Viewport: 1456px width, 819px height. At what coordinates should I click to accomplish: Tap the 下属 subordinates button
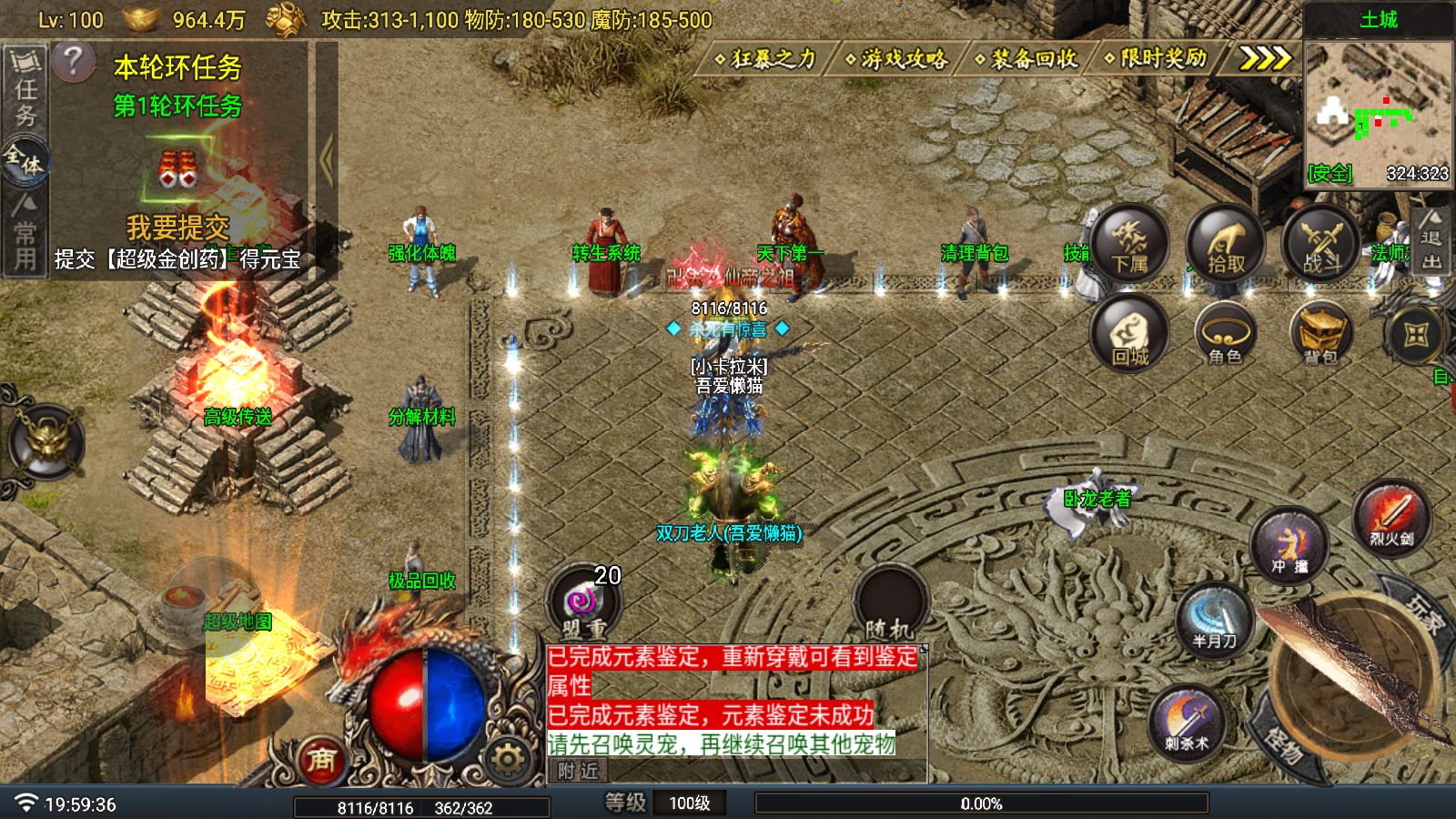pos(1129,244)
